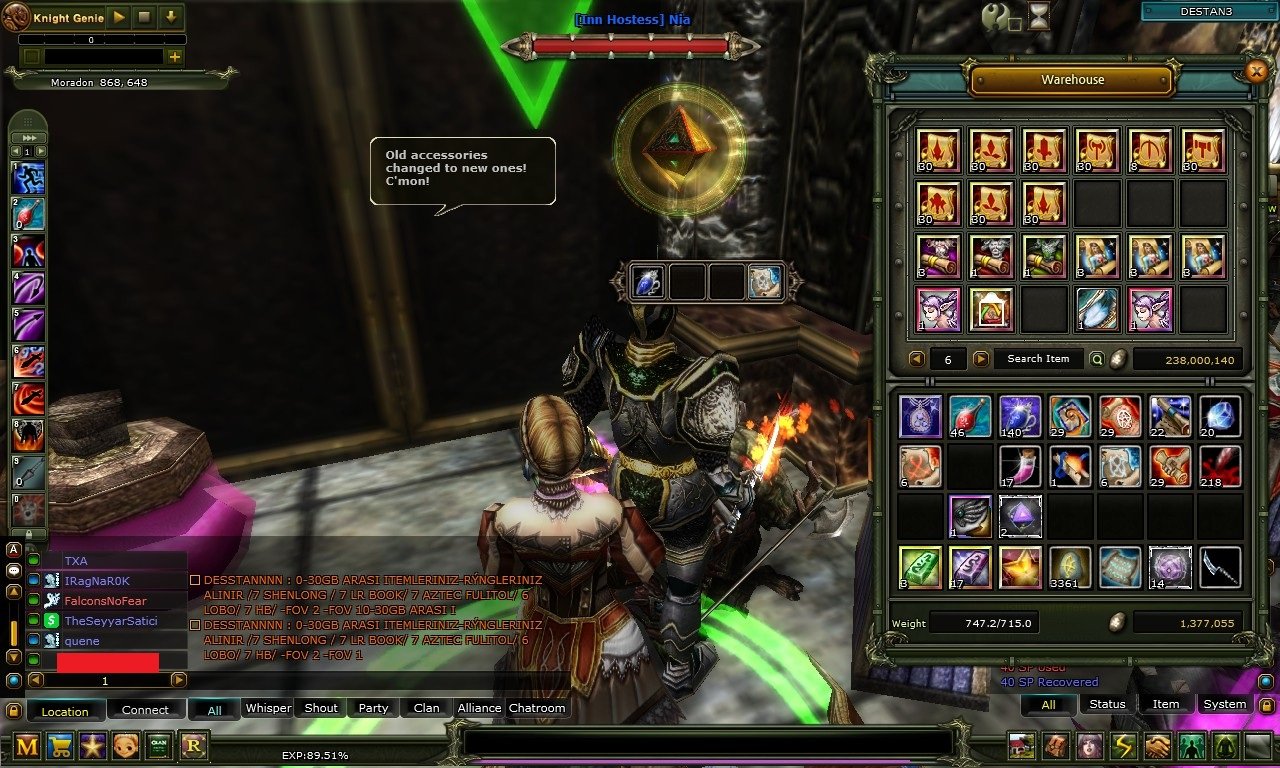Open the M menu button

point(27,746)
